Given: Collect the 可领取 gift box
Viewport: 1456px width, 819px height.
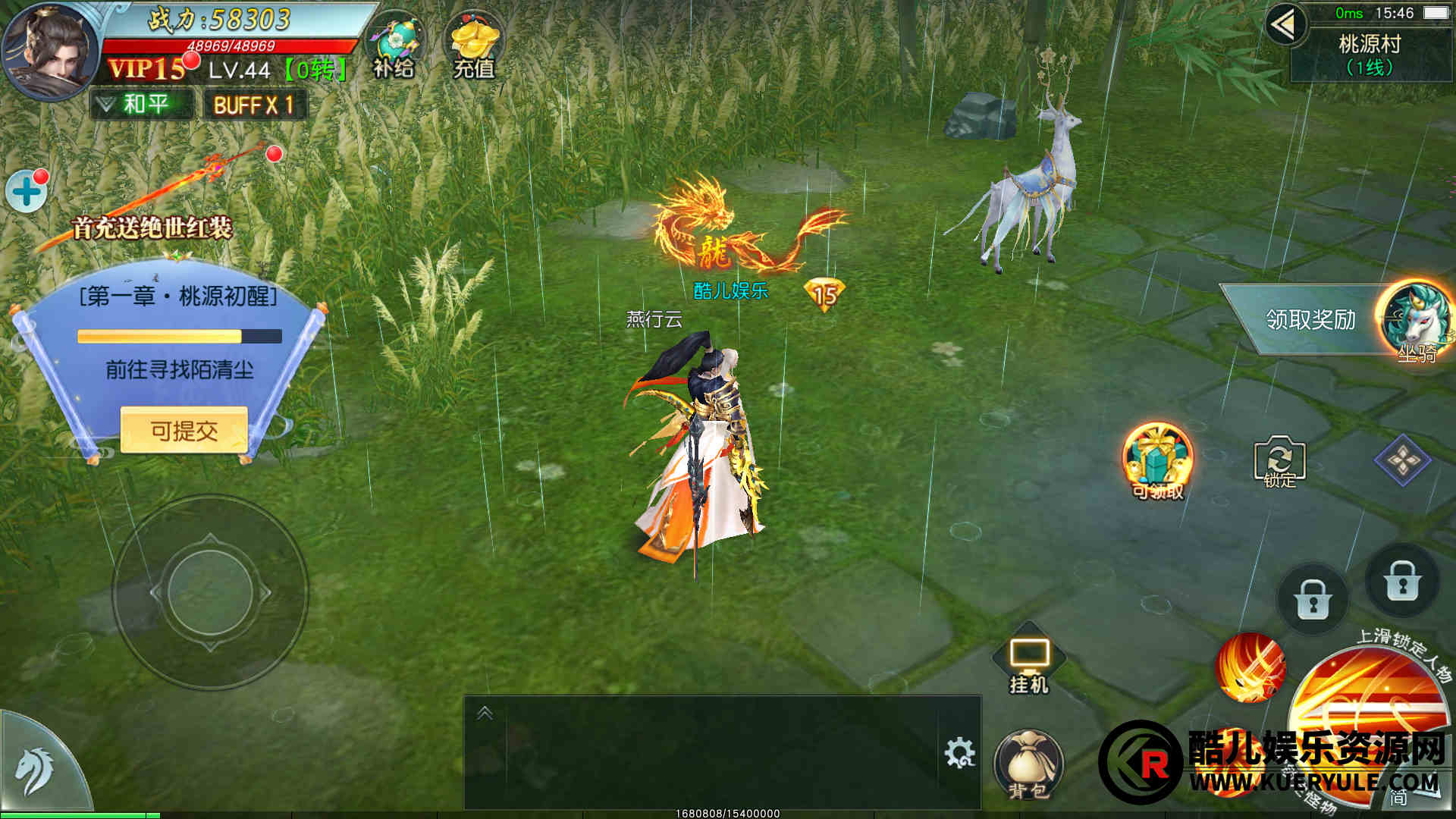Looking at the screenshot, I should [x=1157, y=460].
